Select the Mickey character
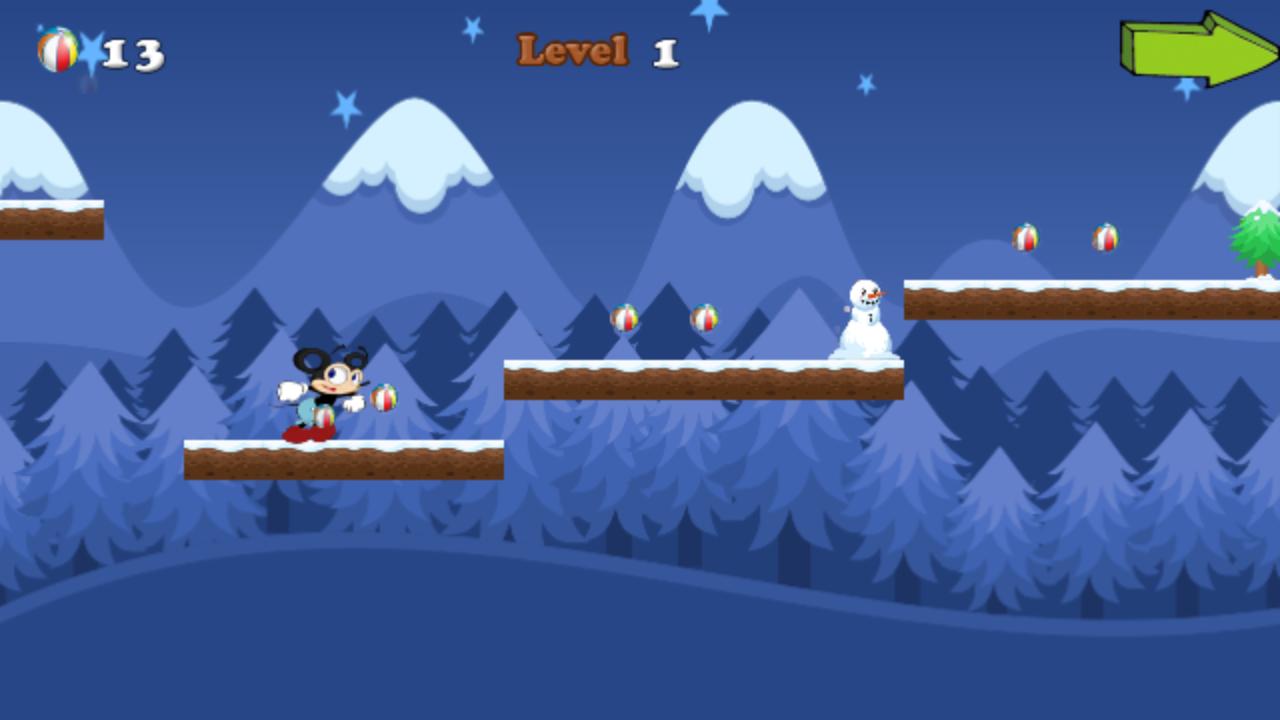Viewport: 1280px width, 720px height. 330,390
